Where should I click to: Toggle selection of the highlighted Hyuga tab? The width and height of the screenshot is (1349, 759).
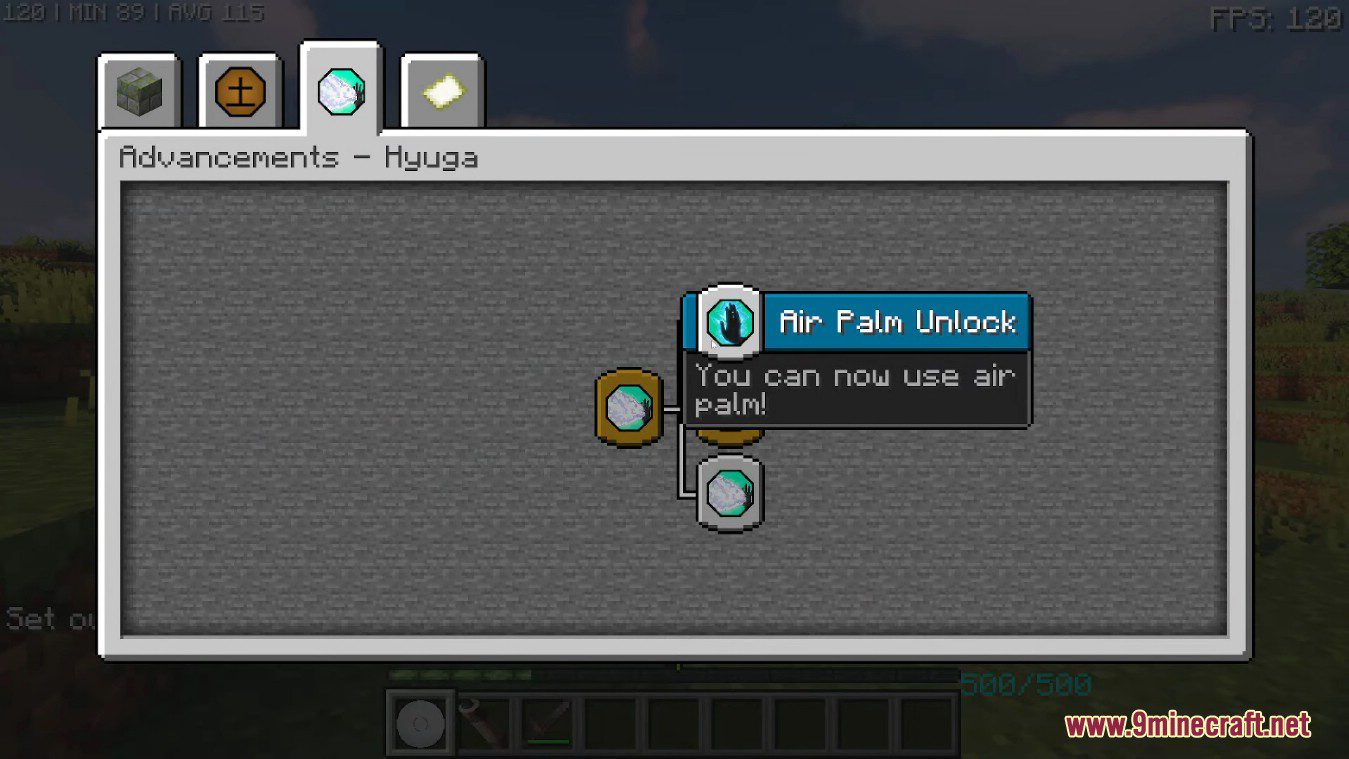pyautogui.click(x=340, y=90)
